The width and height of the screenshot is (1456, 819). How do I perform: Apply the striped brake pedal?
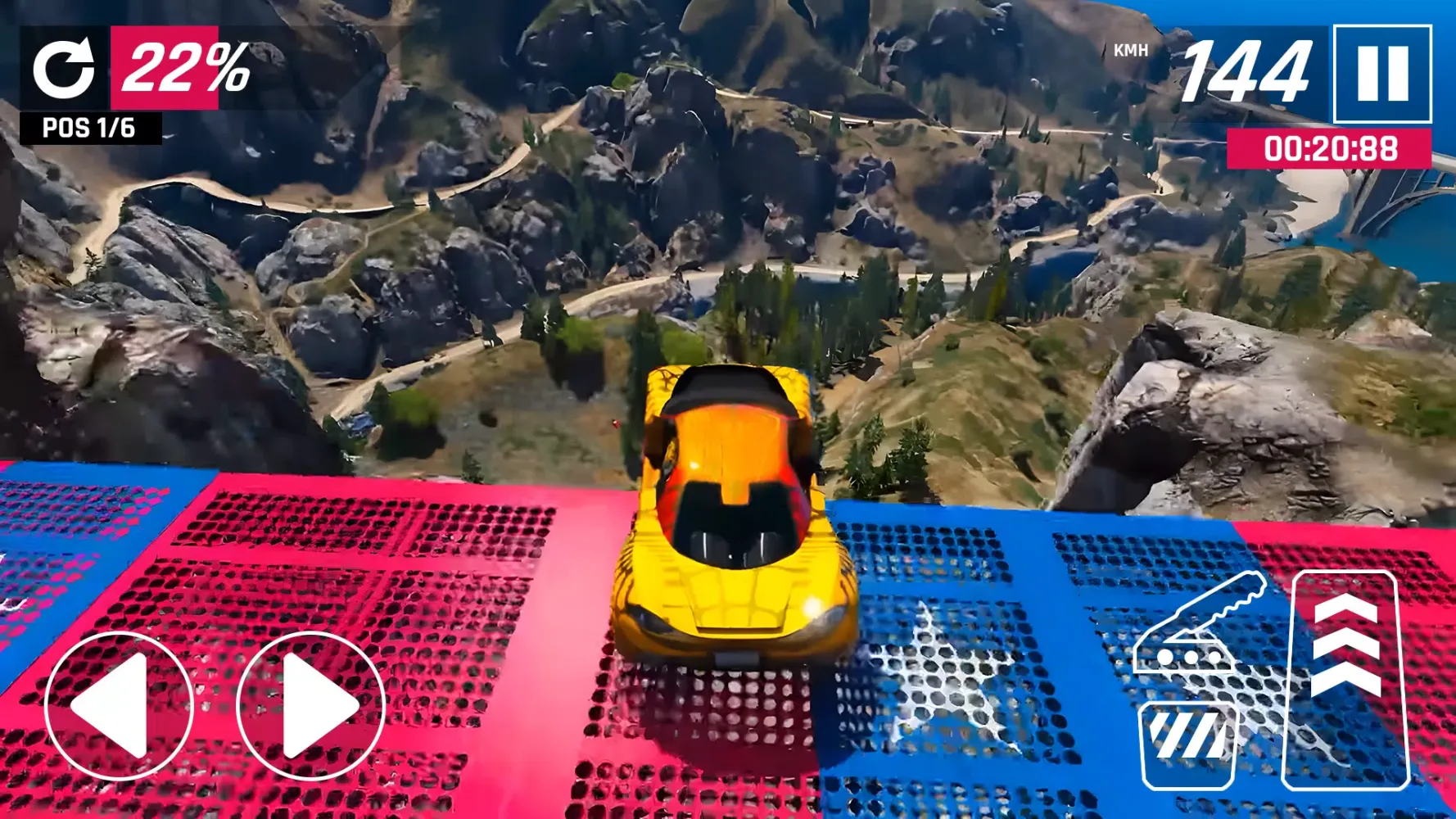1190,744
